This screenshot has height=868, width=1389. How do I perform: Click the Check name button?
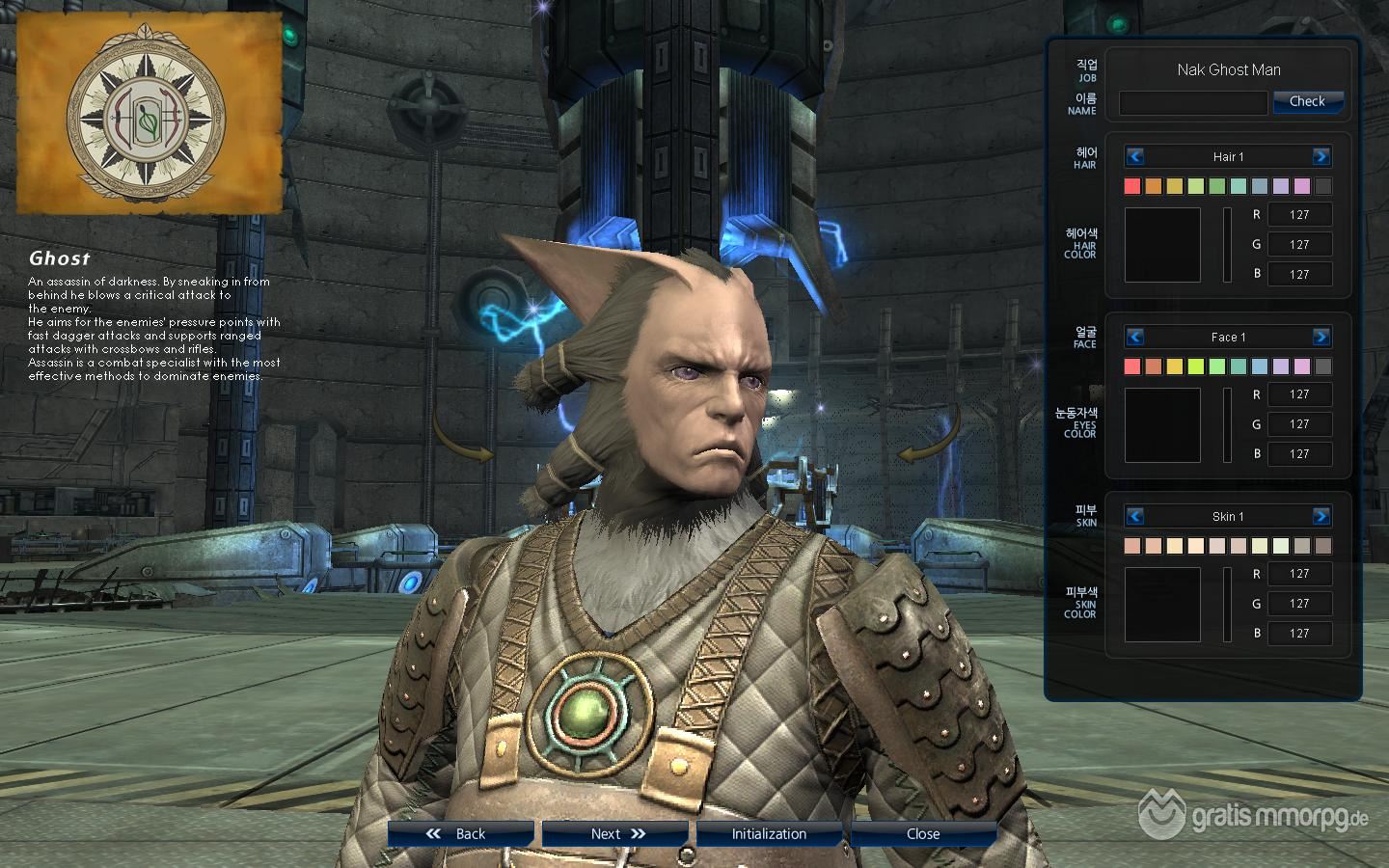pyautogui.click(x=1307, y=101)
